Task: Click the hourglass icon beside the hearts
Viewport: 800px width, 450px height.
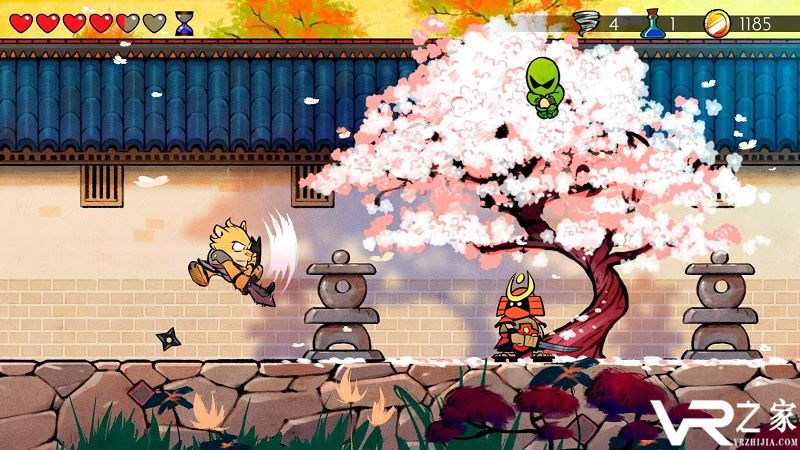Action: (x=183, y=23)
